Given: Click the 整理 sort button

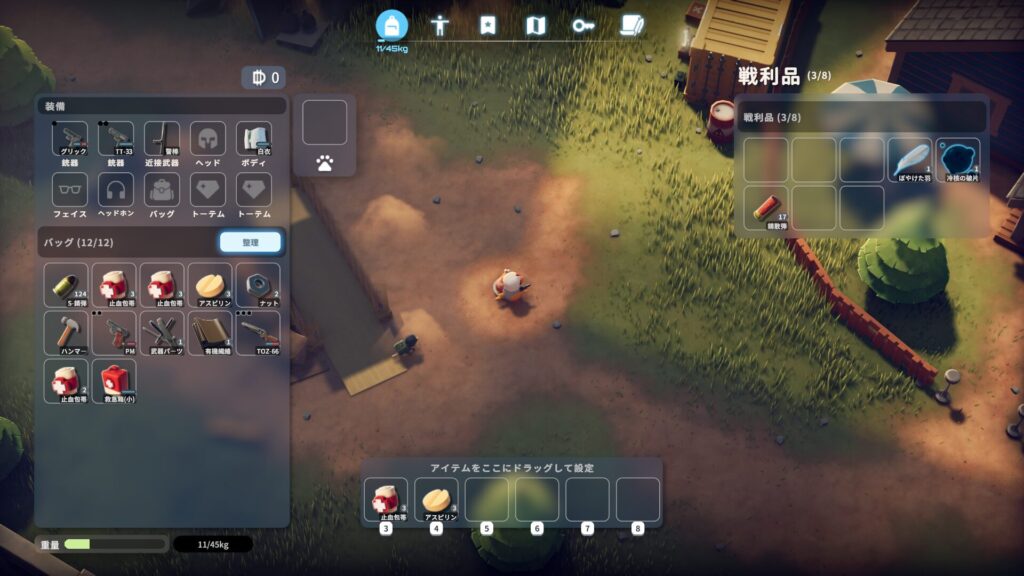Looking at the screenshot, I should click(250, 242).
